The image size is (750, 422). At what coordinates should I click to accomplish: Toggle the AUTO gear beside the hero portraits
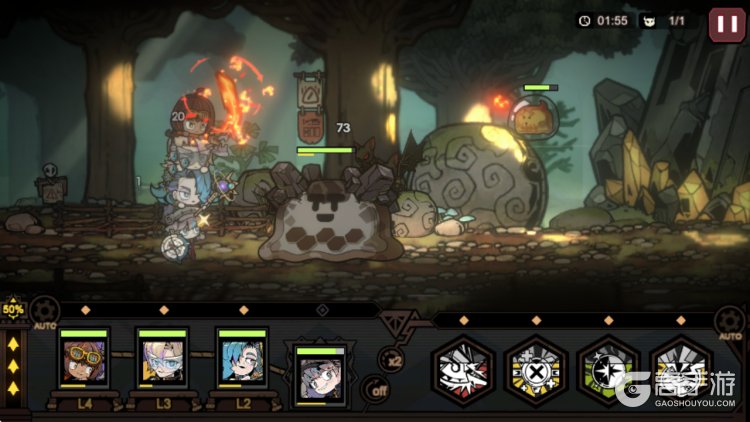point(44,312)
